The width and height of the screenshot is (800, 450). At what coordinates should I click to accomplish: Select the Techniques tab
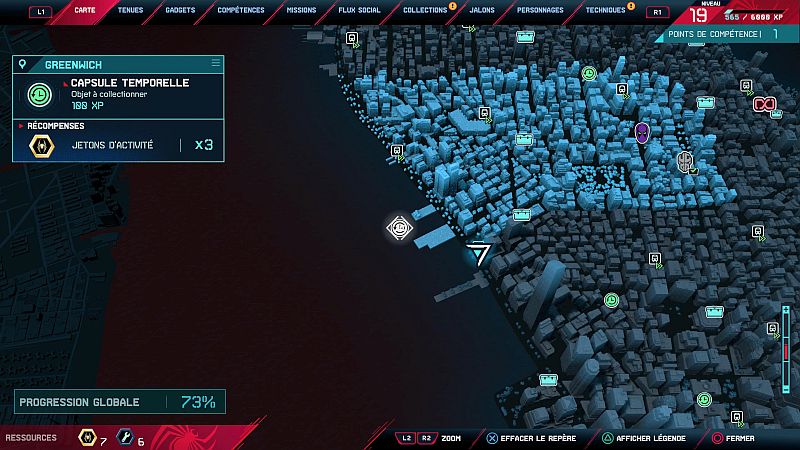coord(606,11)
